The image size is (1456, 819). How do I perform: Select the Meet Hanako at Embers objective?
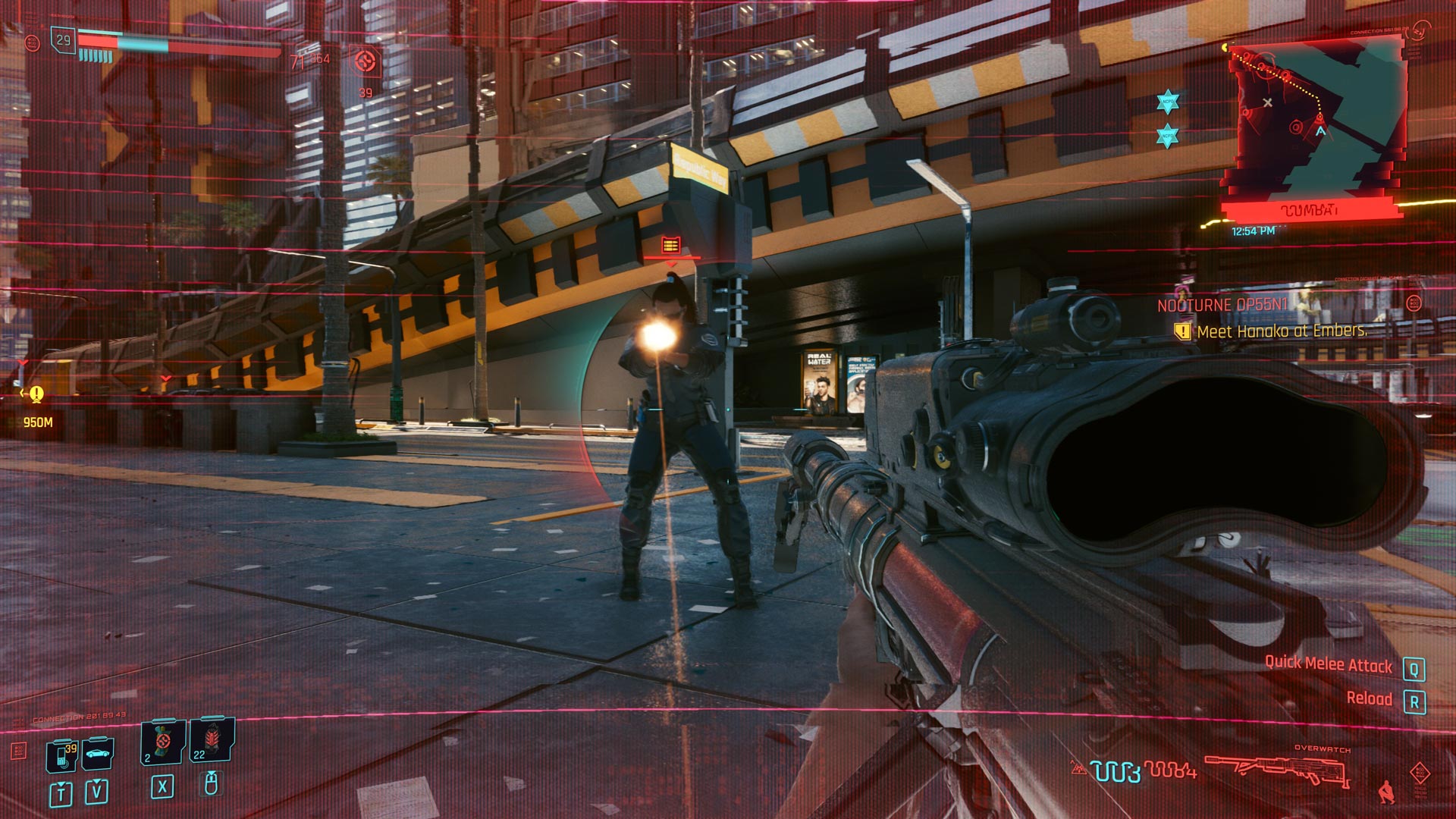click(x=1281, y=331)
